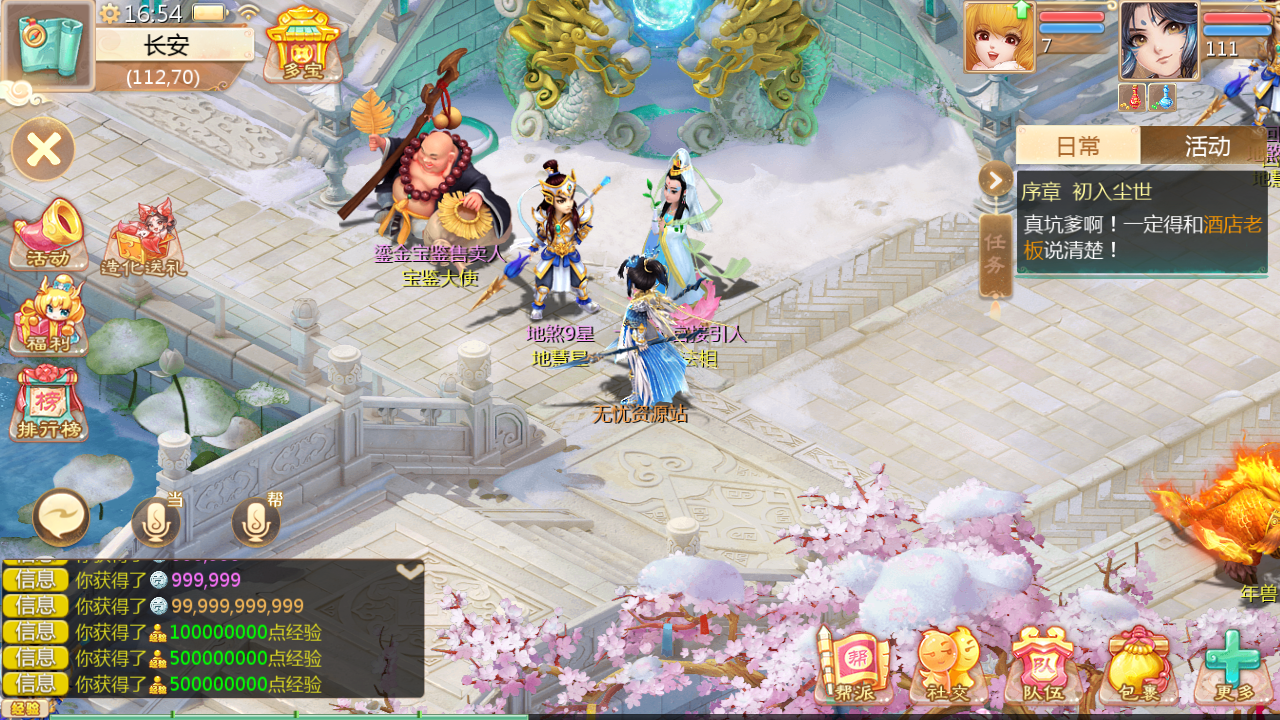Collapse the quest panel with the arrow button

(x=996, y=180)
